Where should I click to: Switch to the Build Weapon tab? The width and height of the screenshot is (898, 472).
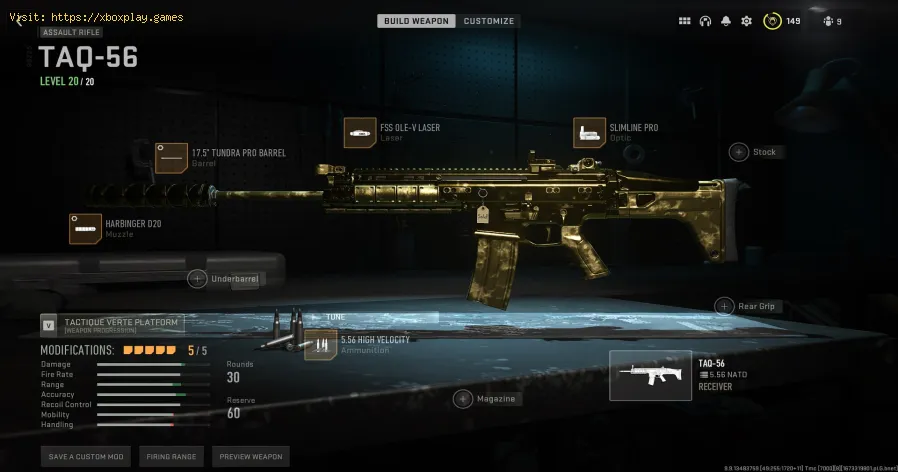tap(416, 21)
